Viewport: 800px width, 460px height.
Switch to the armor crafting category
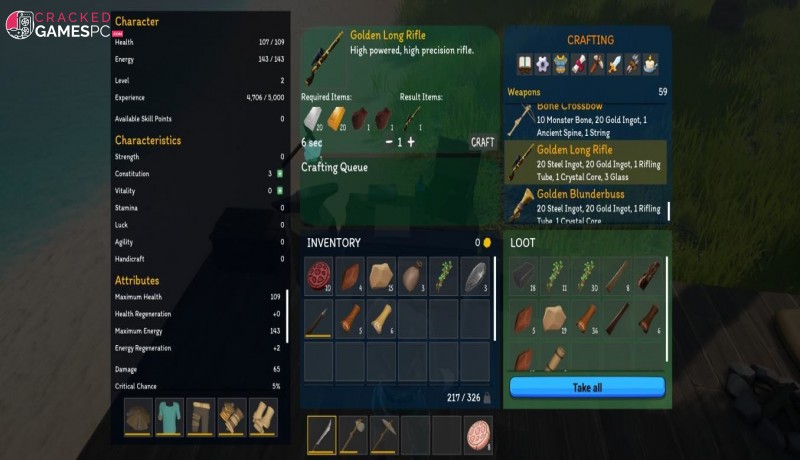[x=560, y=64]
